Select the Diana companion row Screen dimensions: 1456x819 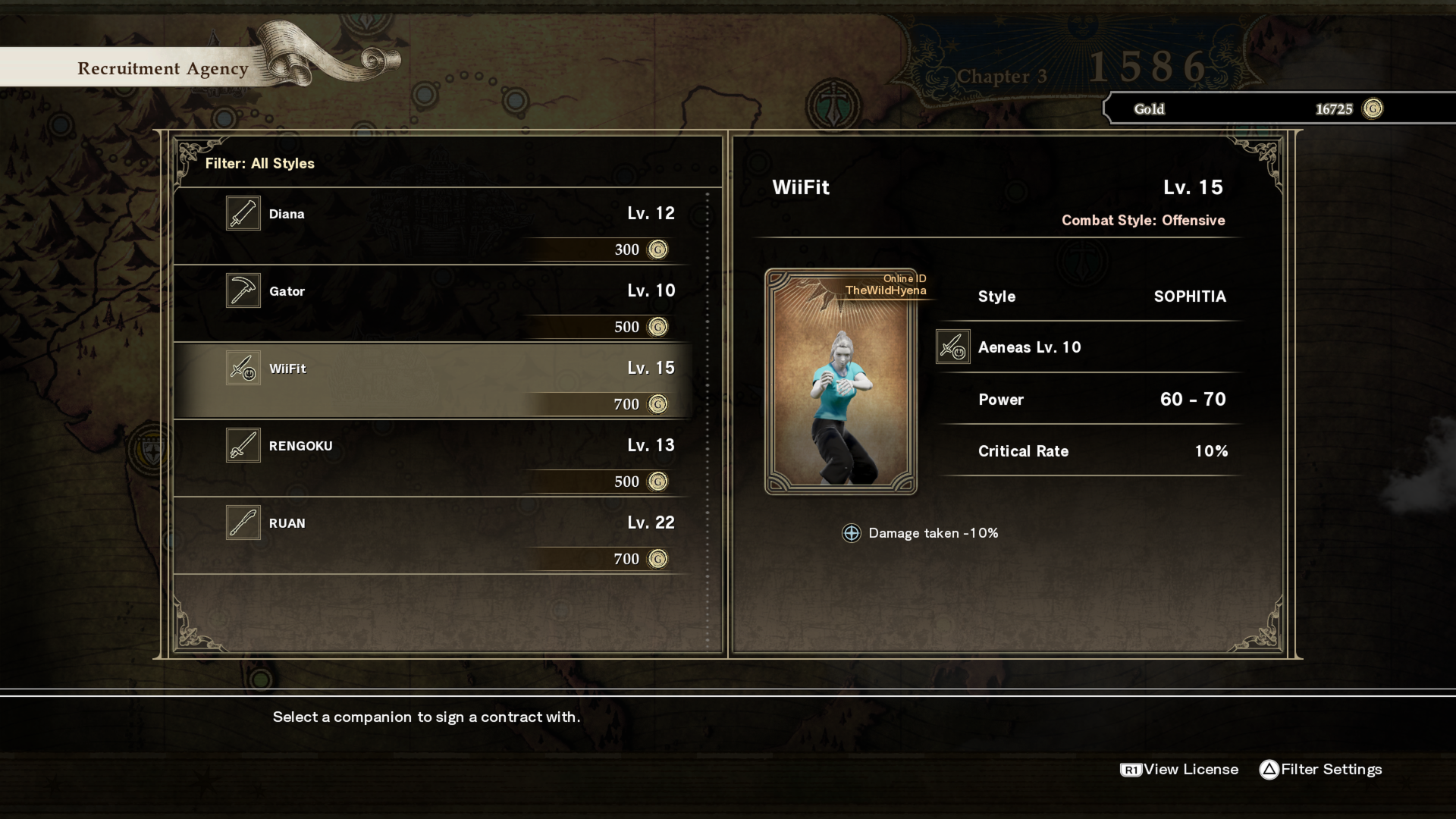432,227
